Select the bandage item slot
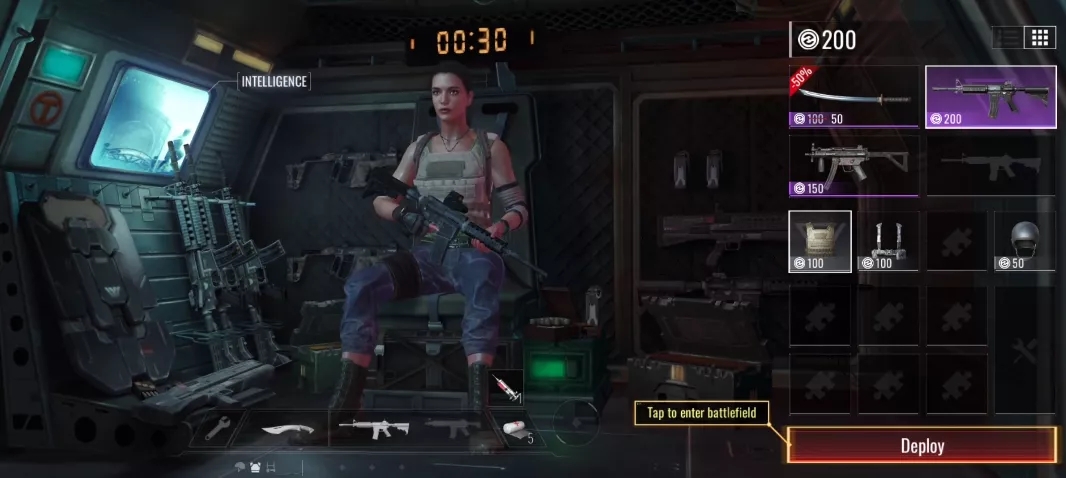The width and height of the screenshot is (1066, 478). click(515, 430)
